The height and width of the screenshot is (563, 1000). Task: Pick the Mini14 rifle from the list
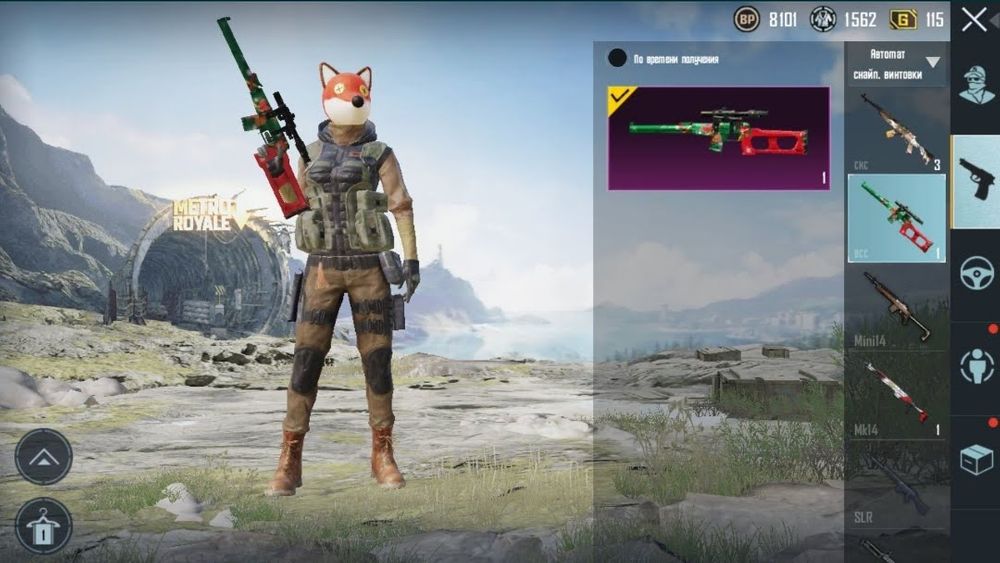click(x=896, y=308)
